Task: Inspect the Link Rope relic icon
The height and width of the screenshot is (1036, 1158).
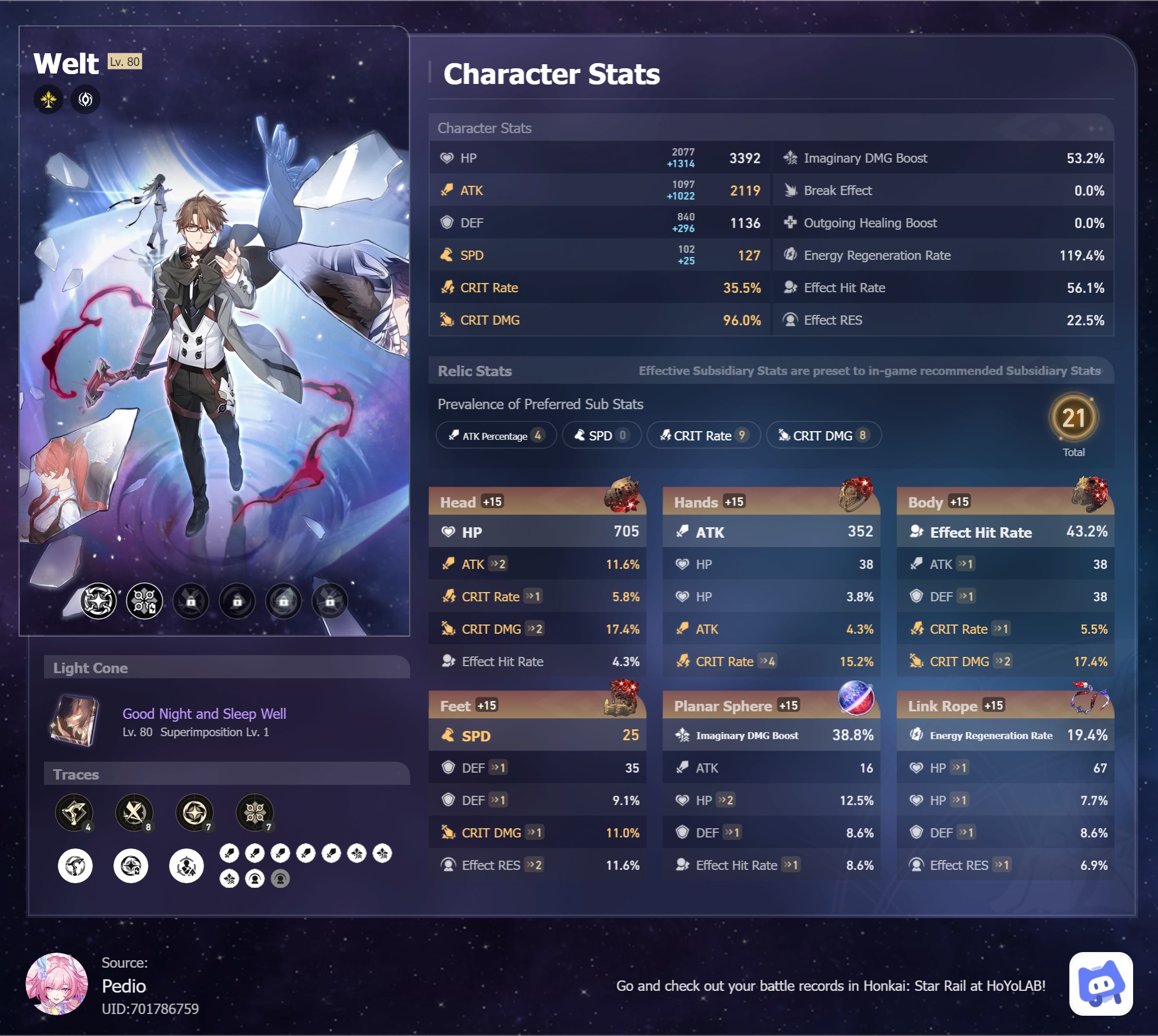Action: [x=1090, y=698]
